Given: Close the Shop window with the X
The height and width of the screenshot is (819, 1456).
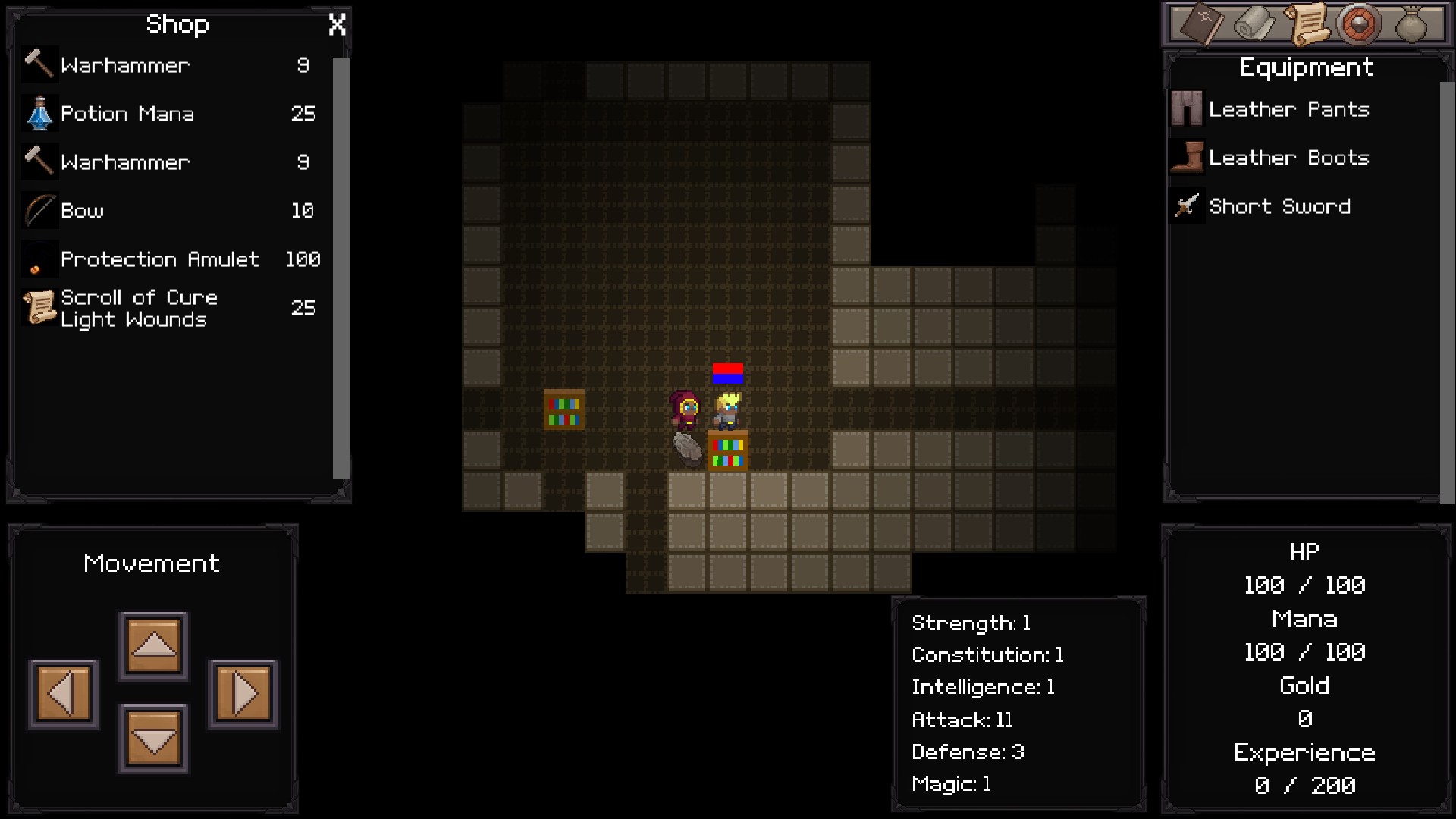Looking at the screenshot, I should (x=337, y=24).
